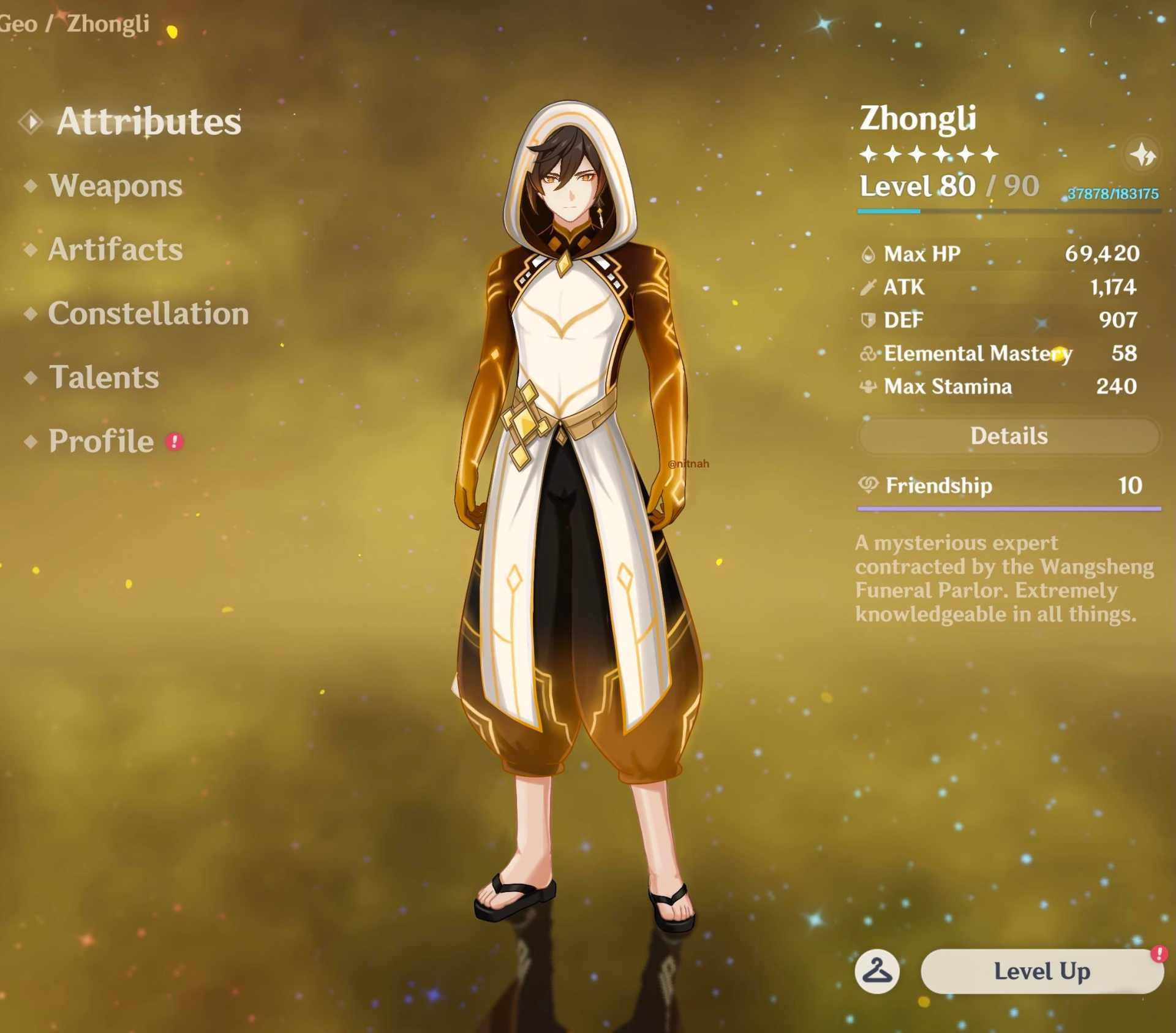Viewport: 1176px width, 1033px height.
Task: Show the Details stats panel
Action: pos(1009,436)
